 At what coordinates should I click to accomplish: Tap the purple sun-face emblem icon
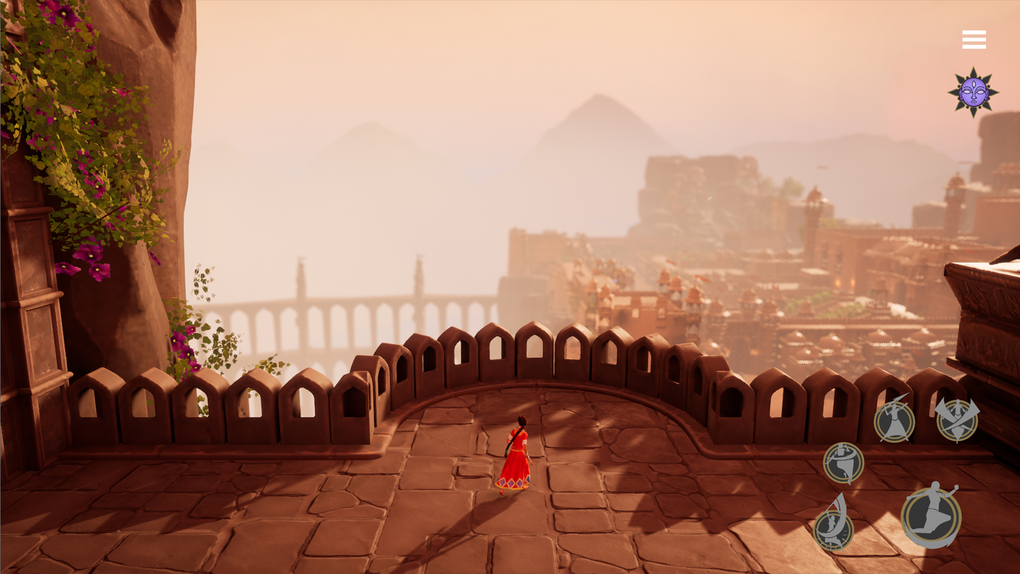point(973,93)
